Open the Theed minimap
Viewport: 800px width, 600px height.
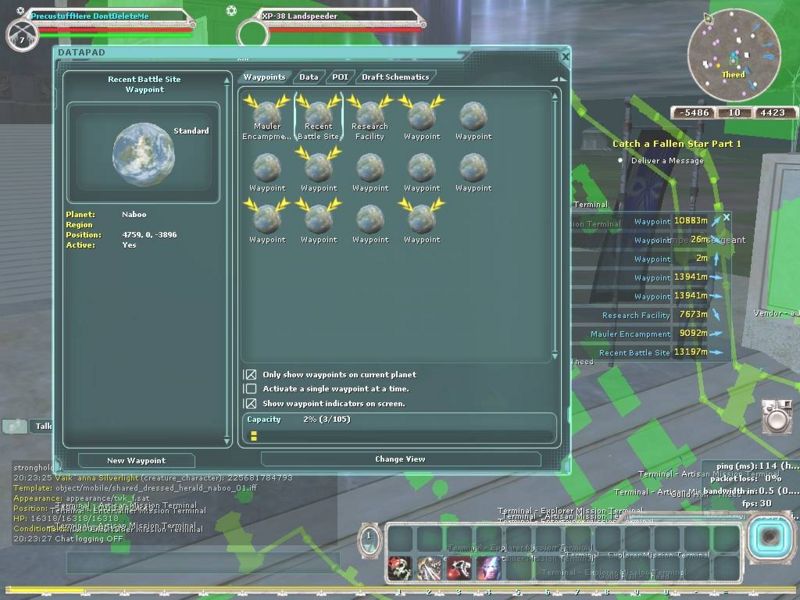coord(734,55)
